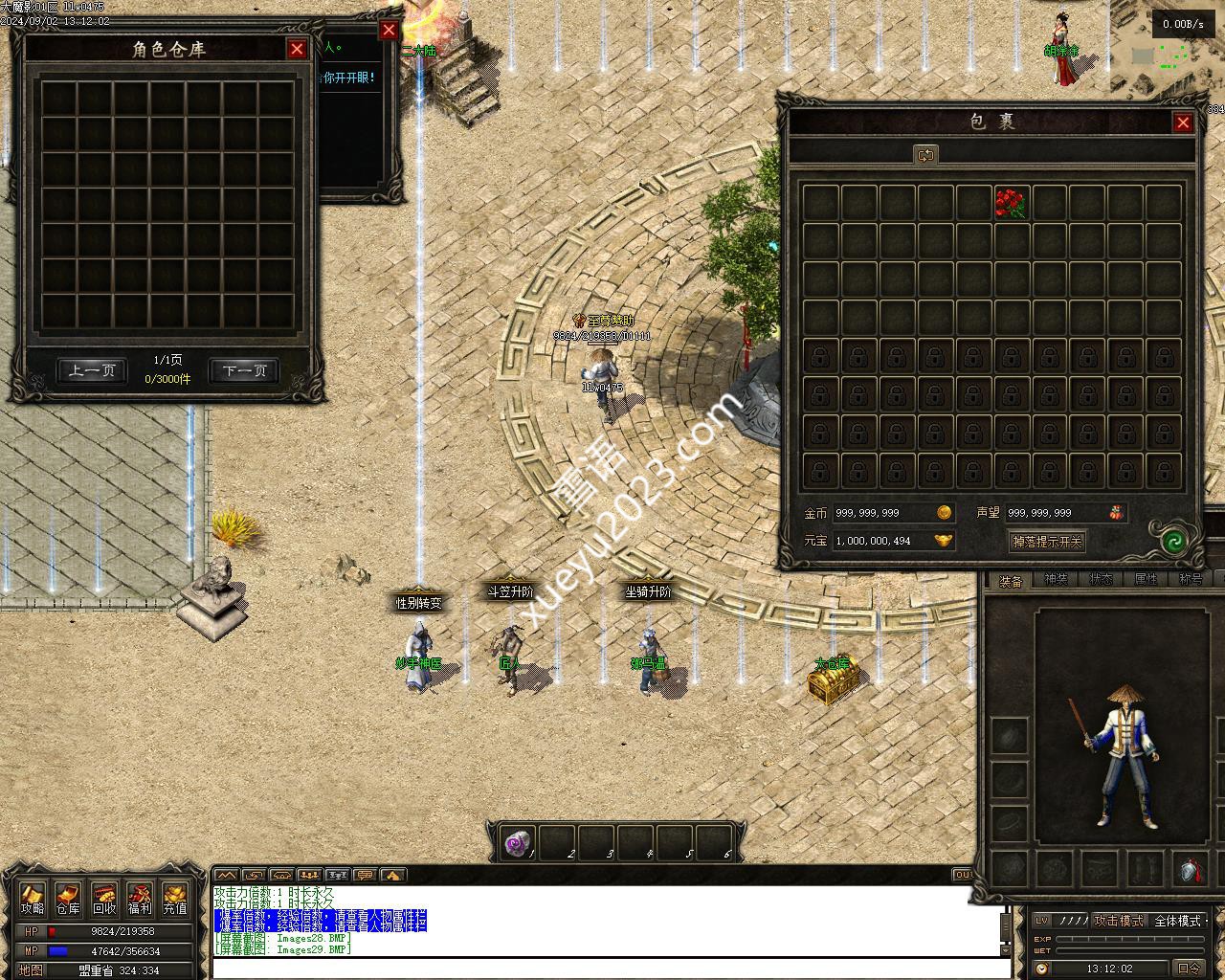Switch to the 神装 equipment tab
The width and height of the screenshot is (1225, 980).
[x=1056, y=580]
